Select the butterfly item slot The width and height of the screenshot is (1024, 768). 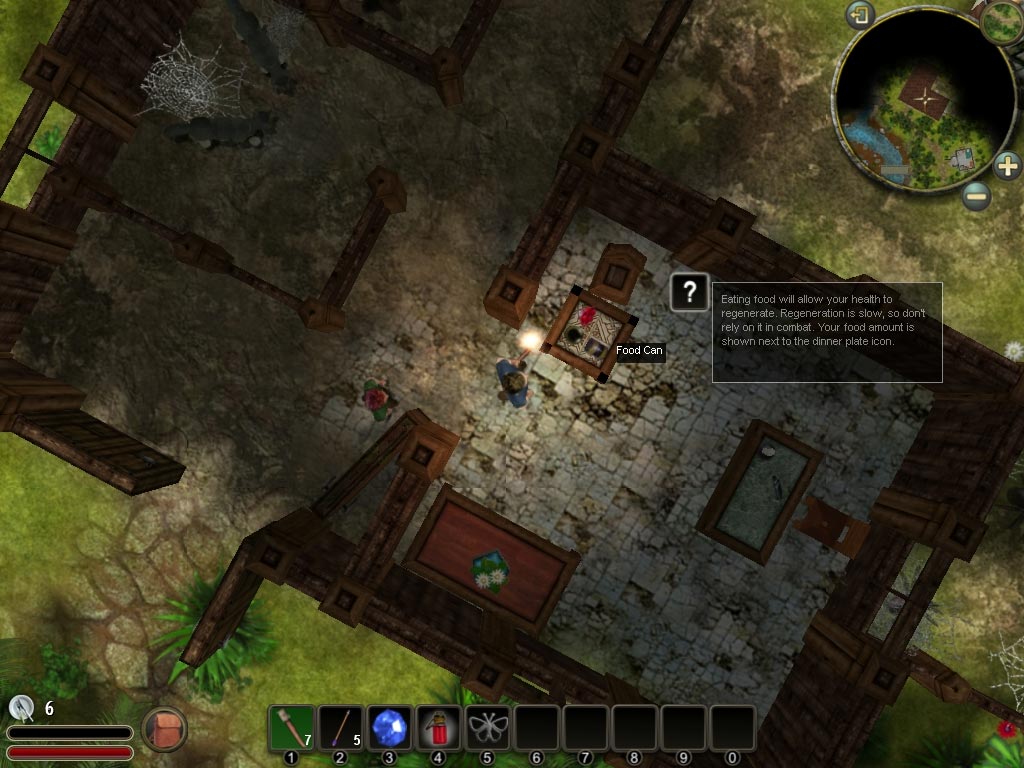click(x=487, y=728)
